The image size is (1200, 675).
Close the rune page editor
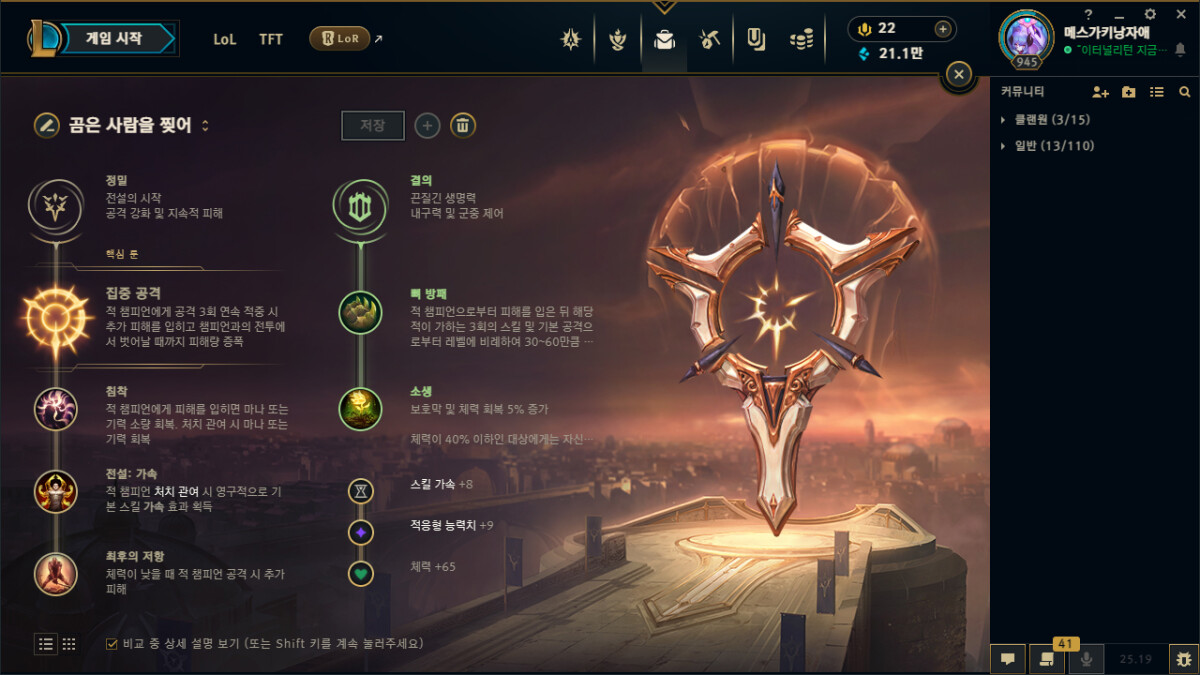click(x=958, y=74)
